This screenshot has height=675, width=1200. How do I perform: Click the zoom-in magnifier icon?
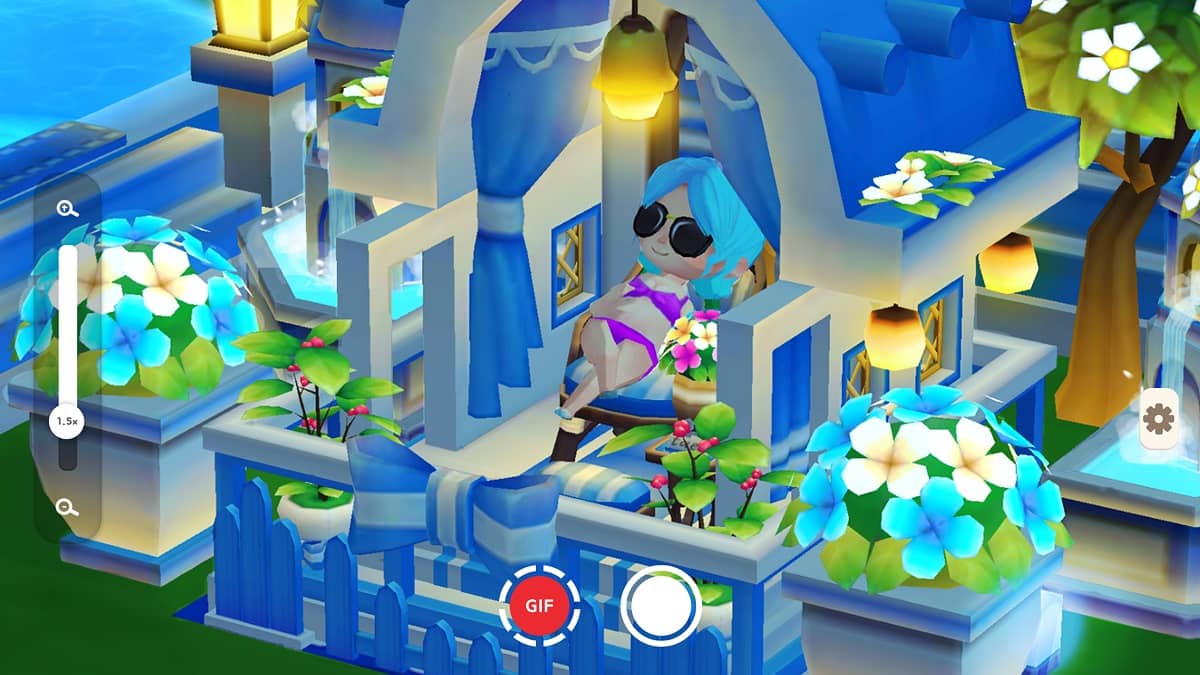[68, 209]
